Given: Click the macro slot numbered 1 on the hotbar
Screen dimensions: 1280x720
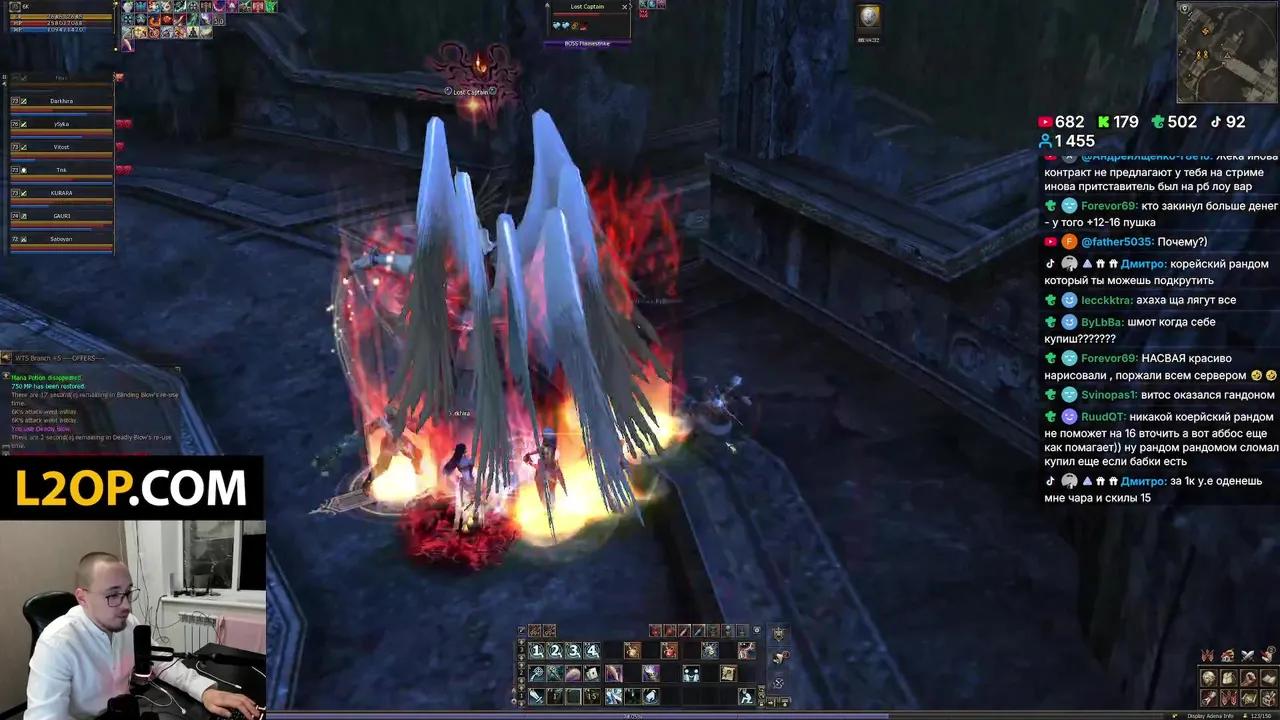Looking at the screenshot, I should click(537, 651).
